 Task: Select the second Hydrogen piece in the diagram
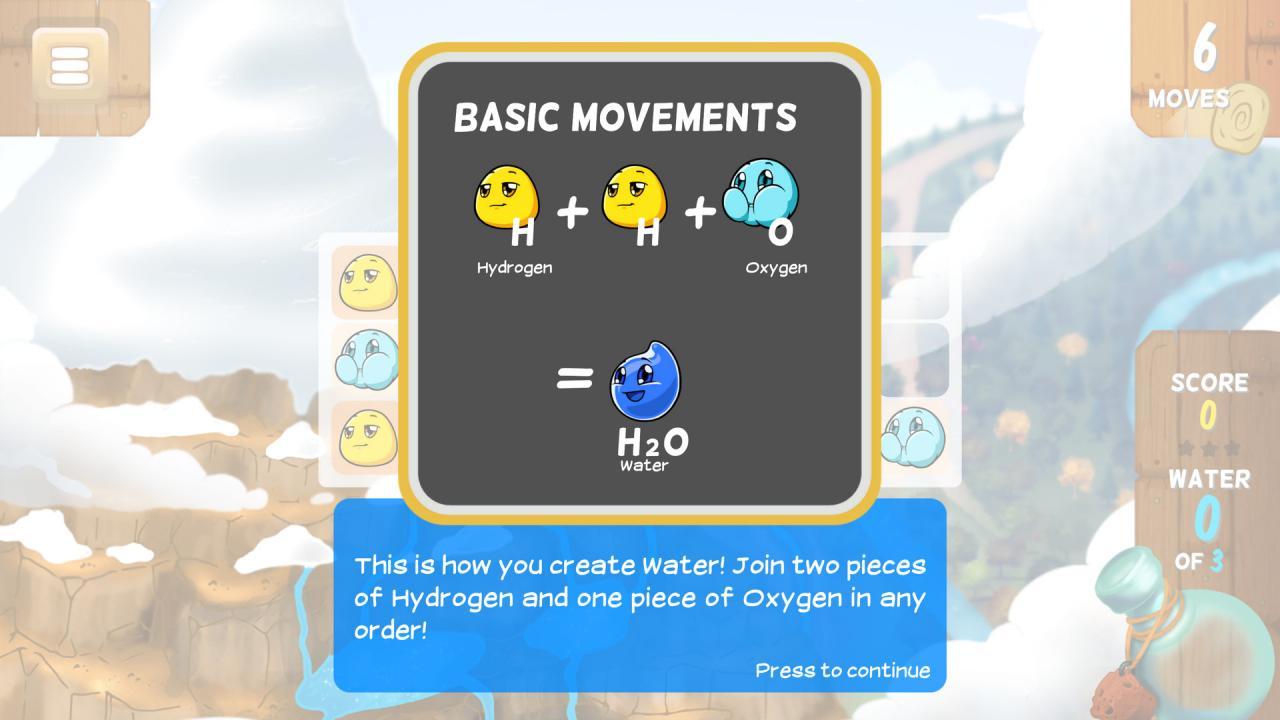click(632, 198)
